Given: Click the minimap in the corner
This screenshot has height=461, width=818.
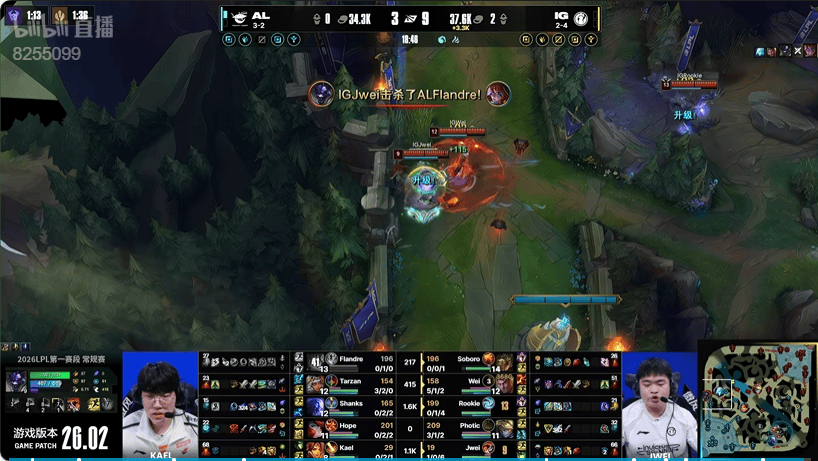Looking at the screenshot, I should tap(757, 399).
